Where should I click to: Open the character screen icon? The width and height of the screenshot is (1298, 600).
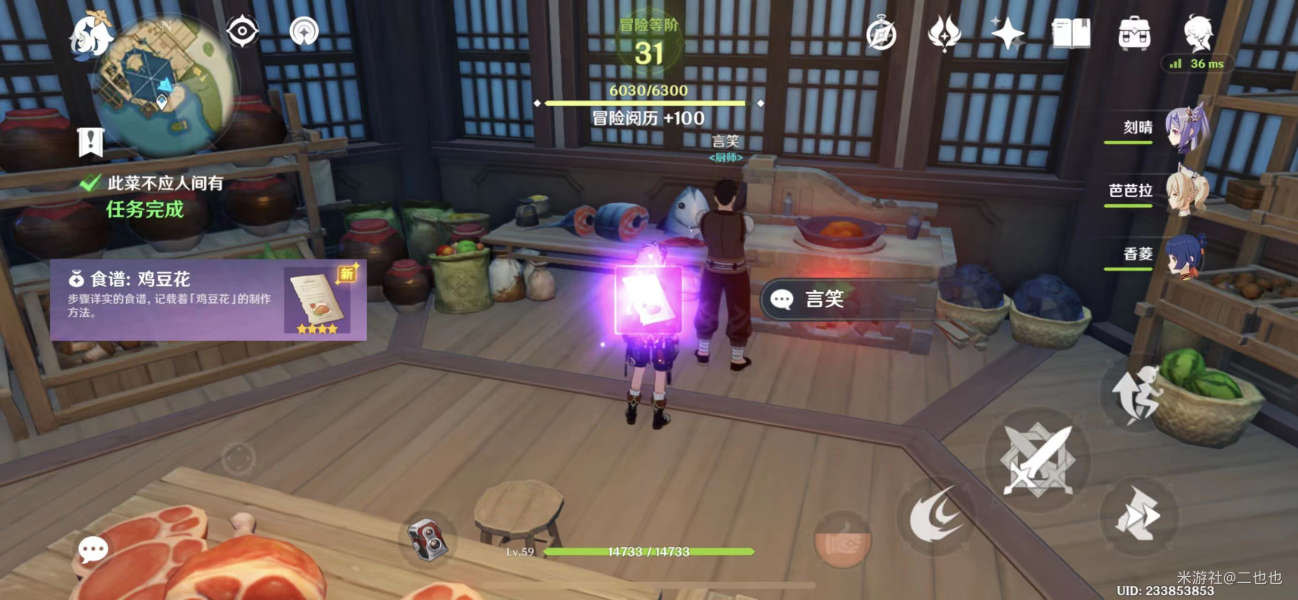[1199, 33]
